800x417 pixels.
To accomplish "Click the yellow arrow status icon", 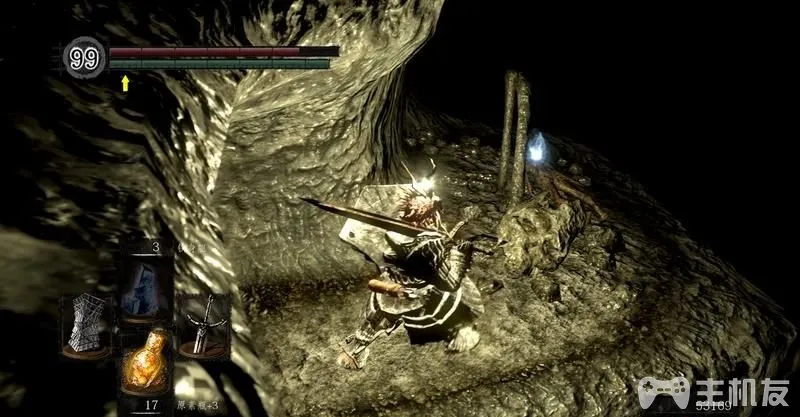I will coord(125,83).
